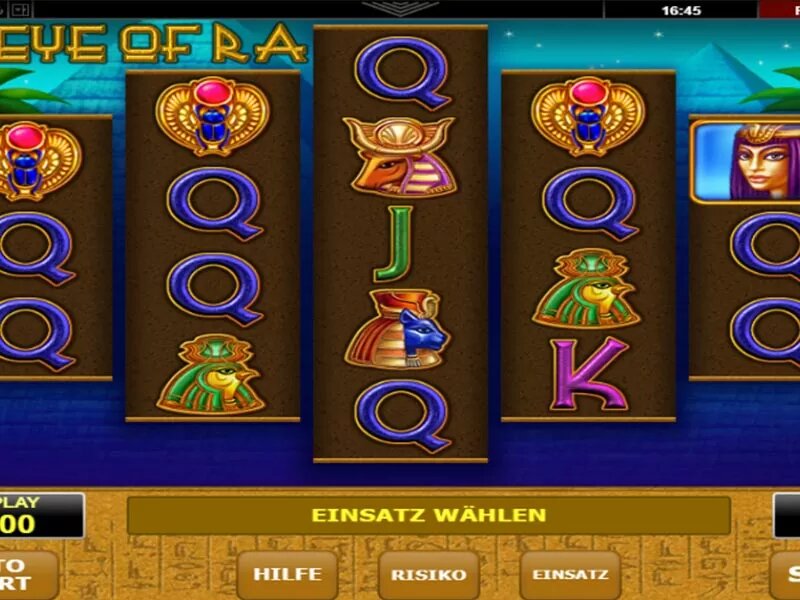Start autoplay with the Auto Start button
The width and height of the screenshot is (800, 600).
click(26, 575)
